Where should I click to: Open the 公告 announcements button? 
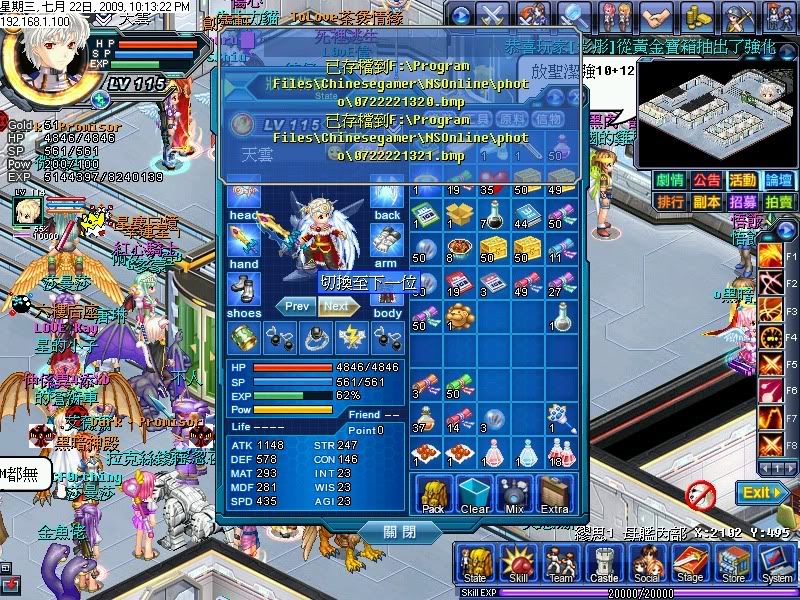pos(706,180)
